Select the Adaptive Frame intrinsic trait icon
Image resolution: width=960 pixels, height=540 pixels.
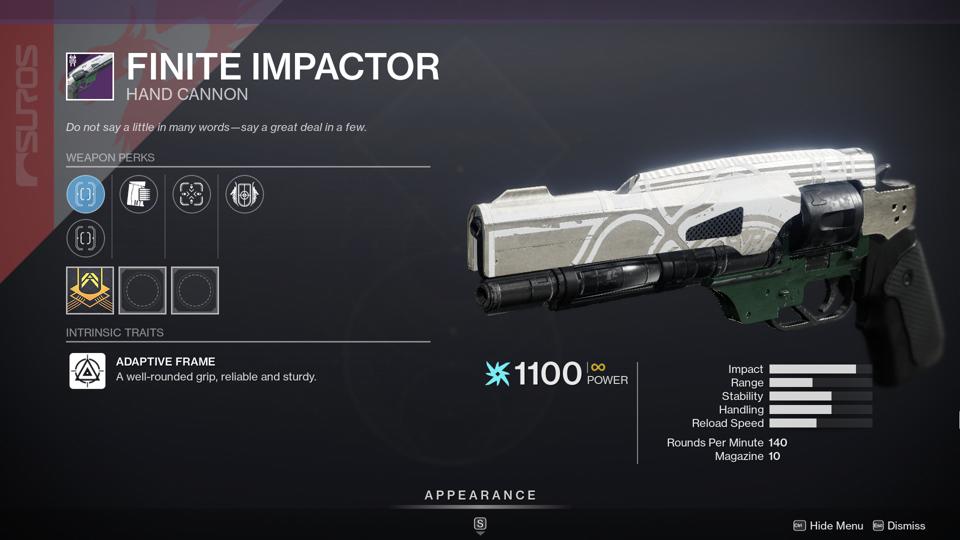tap(87, 371)
